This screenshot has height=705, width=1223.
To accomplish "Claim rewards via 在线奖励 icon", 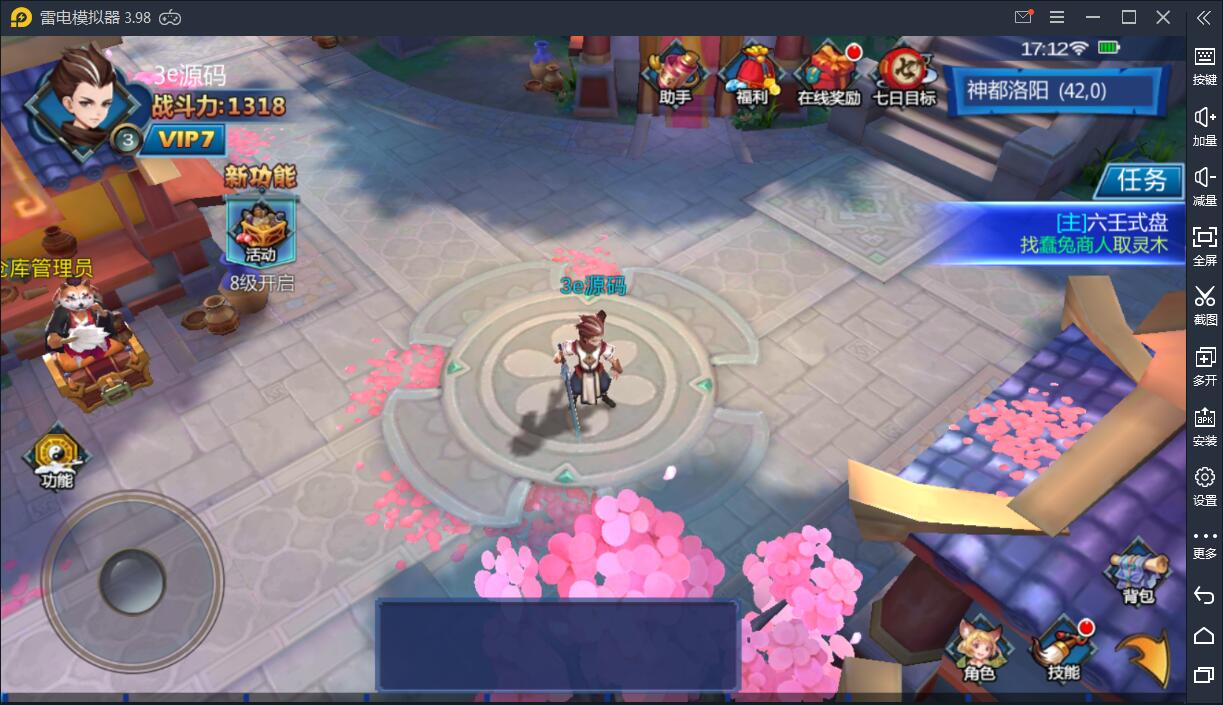I will 829,74.
